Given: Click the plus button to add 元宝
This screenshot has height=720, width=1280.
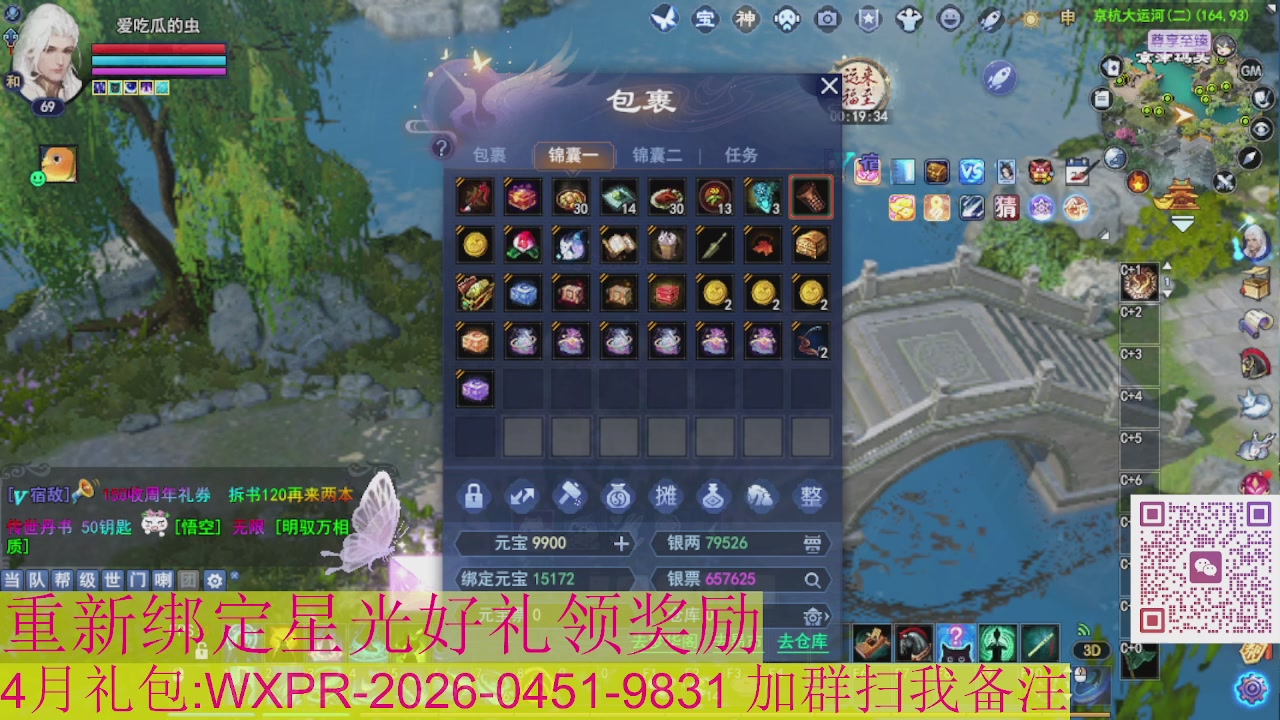Looking at the screenshot, I should 623,543.
